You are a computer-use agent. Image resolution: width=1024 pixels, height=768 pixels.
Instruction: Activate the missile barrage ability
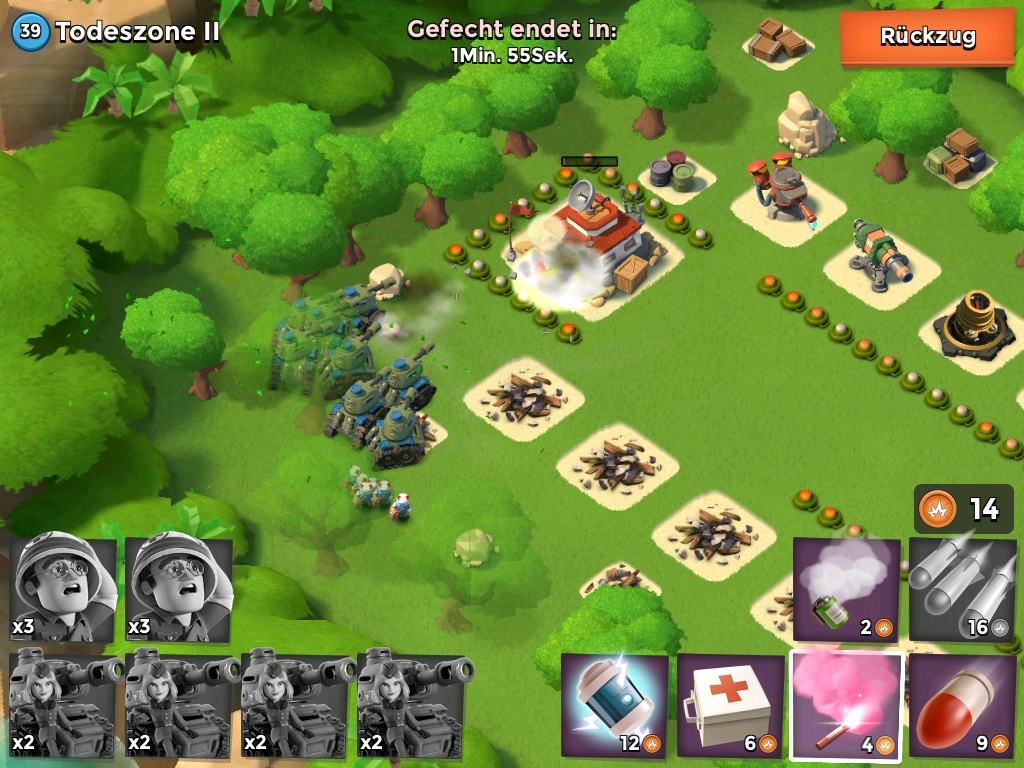[x=962, y=589]
